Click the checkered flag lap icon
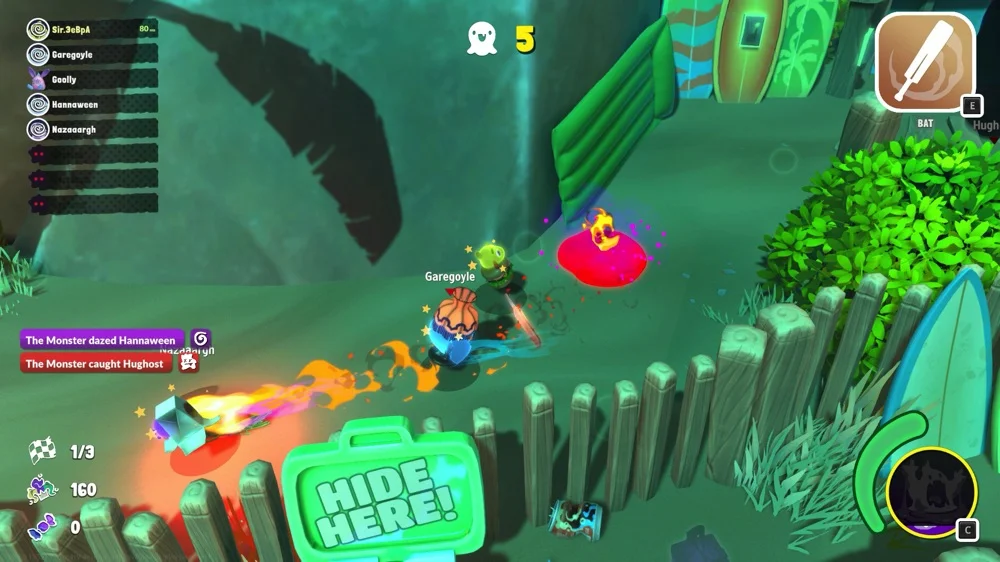 (x=42, y=451)
